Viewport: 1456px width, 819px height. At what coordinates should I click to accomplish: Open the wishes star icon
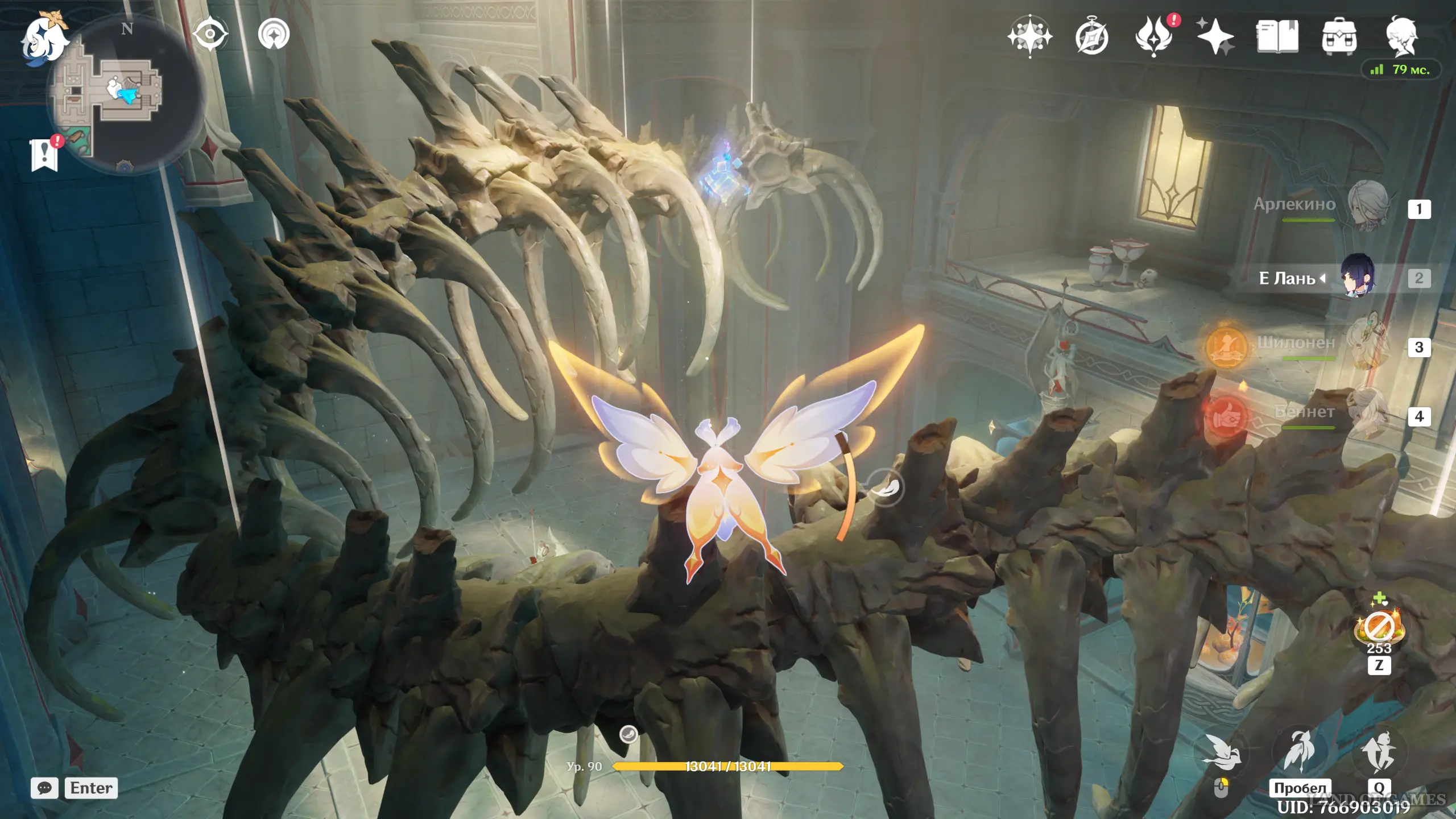point(1029,37)
